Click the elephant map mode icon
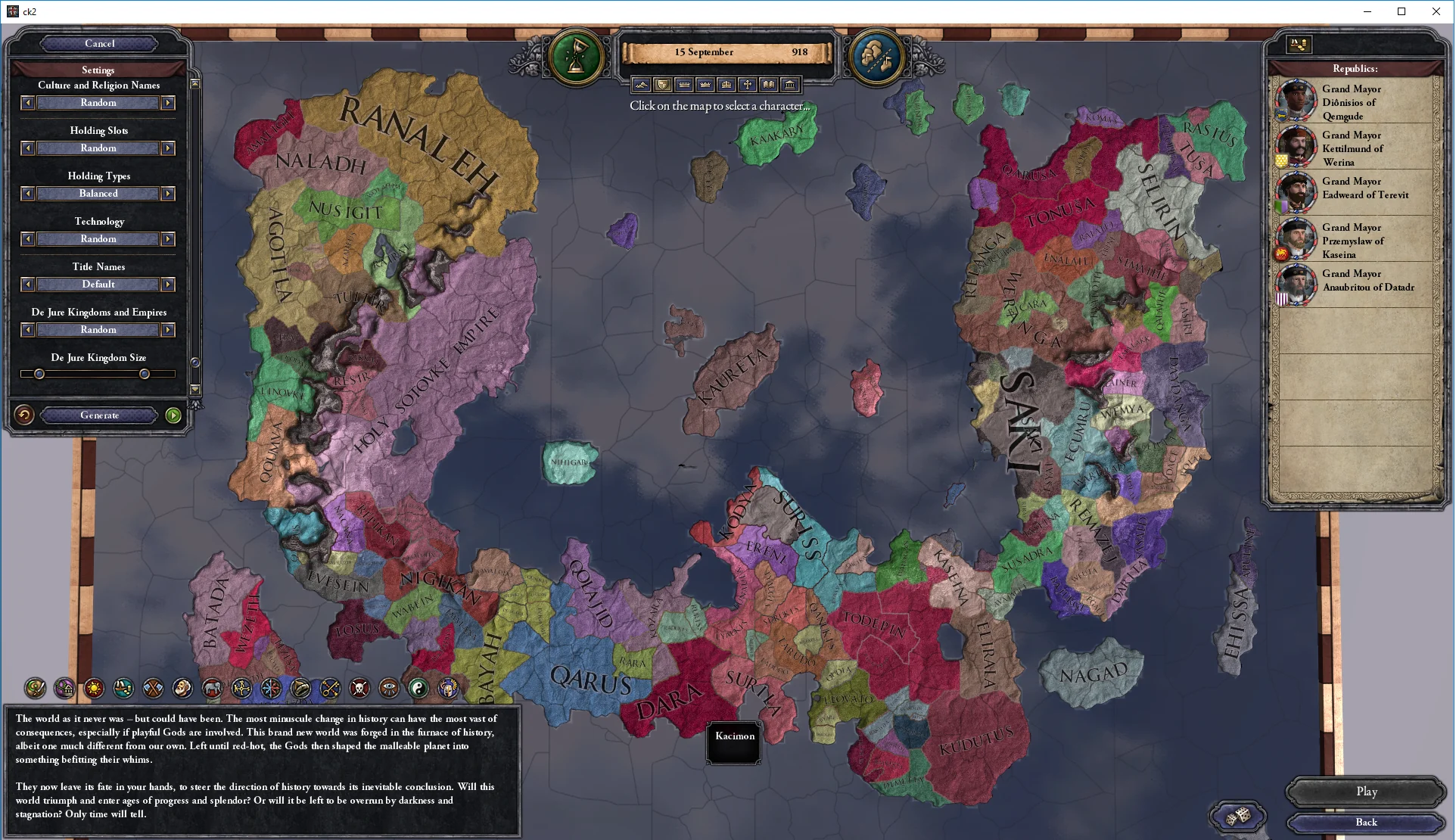Viewport: 1456px width, 840px height. pos(212,689)
